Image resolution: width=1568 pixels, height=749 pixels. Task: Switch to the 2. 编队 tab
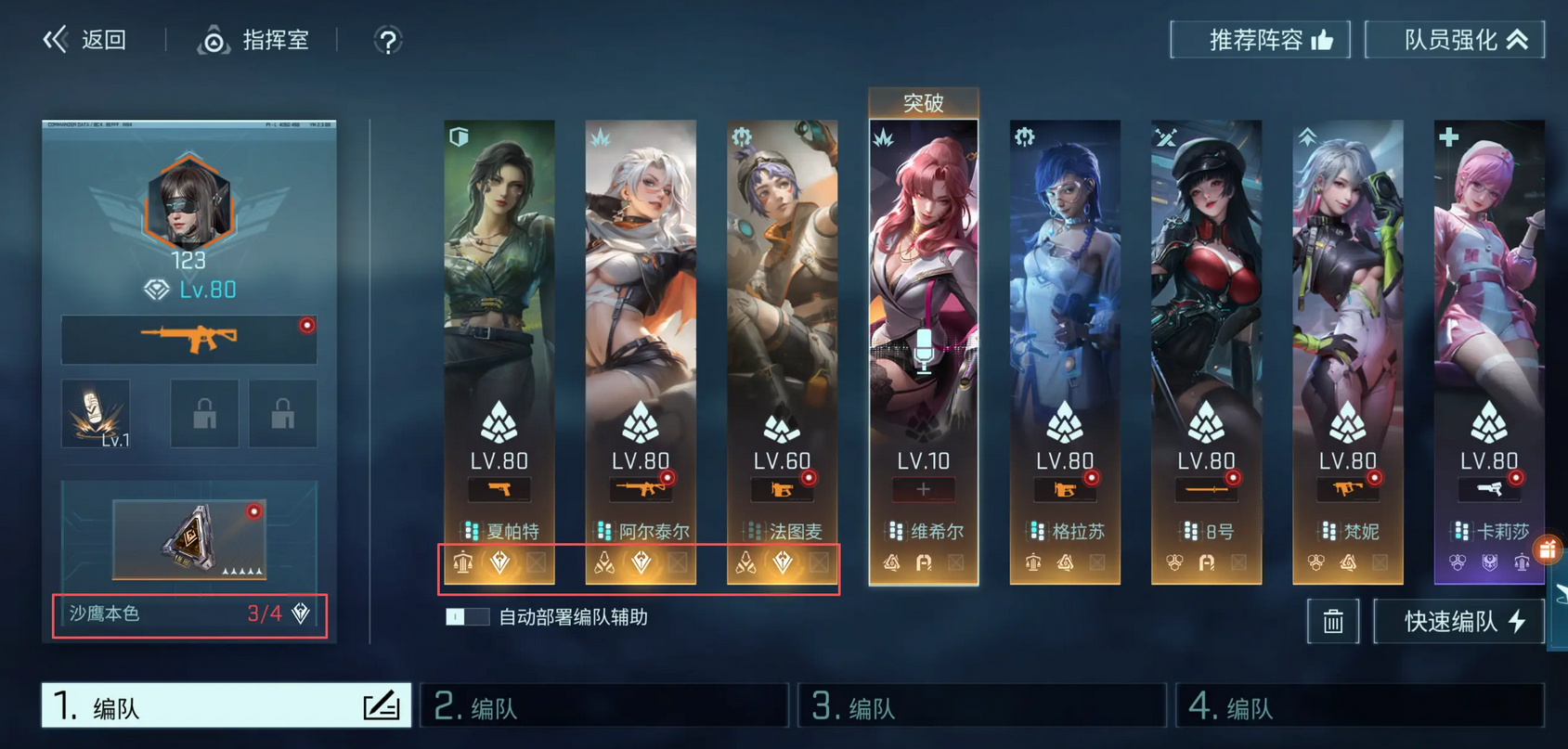point(603,707)
